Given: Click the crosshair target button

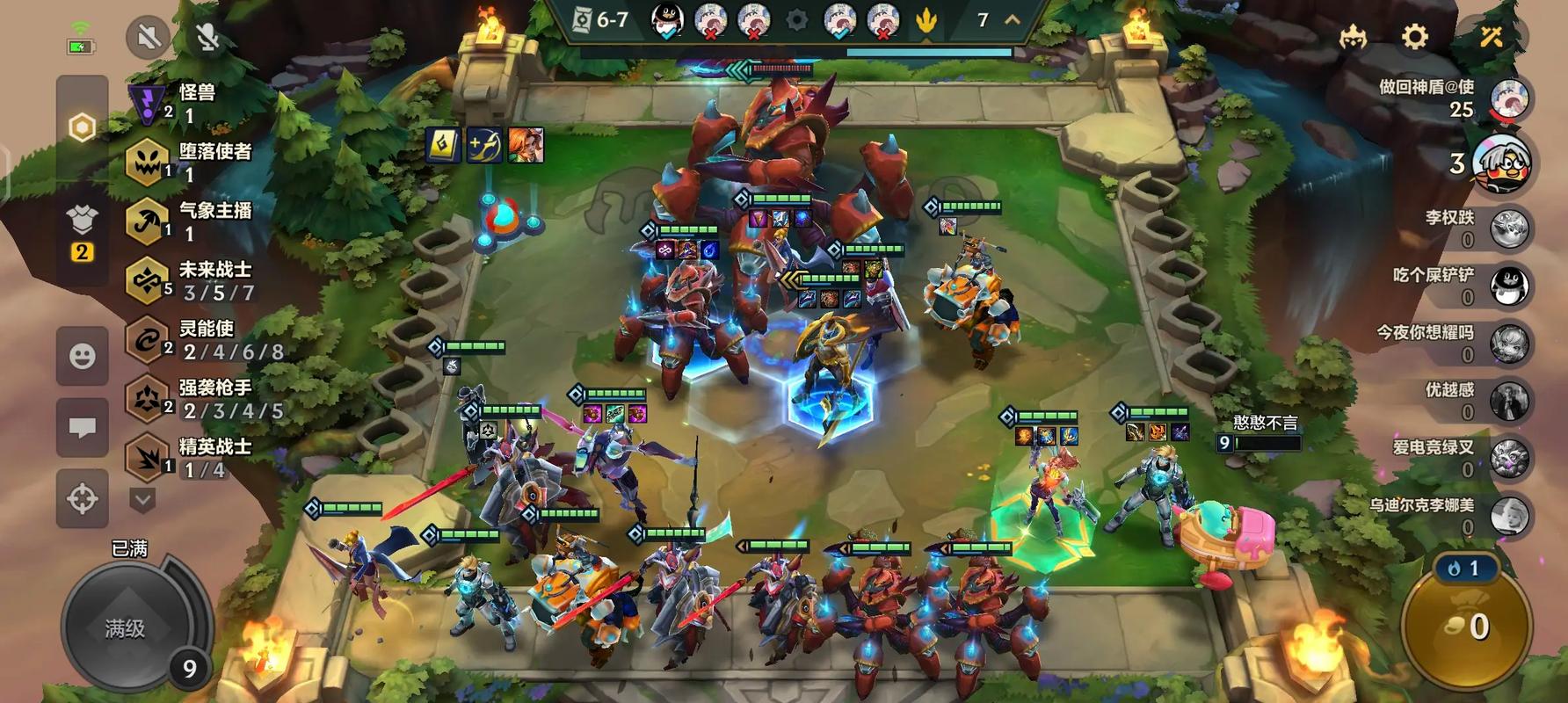Looking at the screenshot, I should (x=83, y=498).
